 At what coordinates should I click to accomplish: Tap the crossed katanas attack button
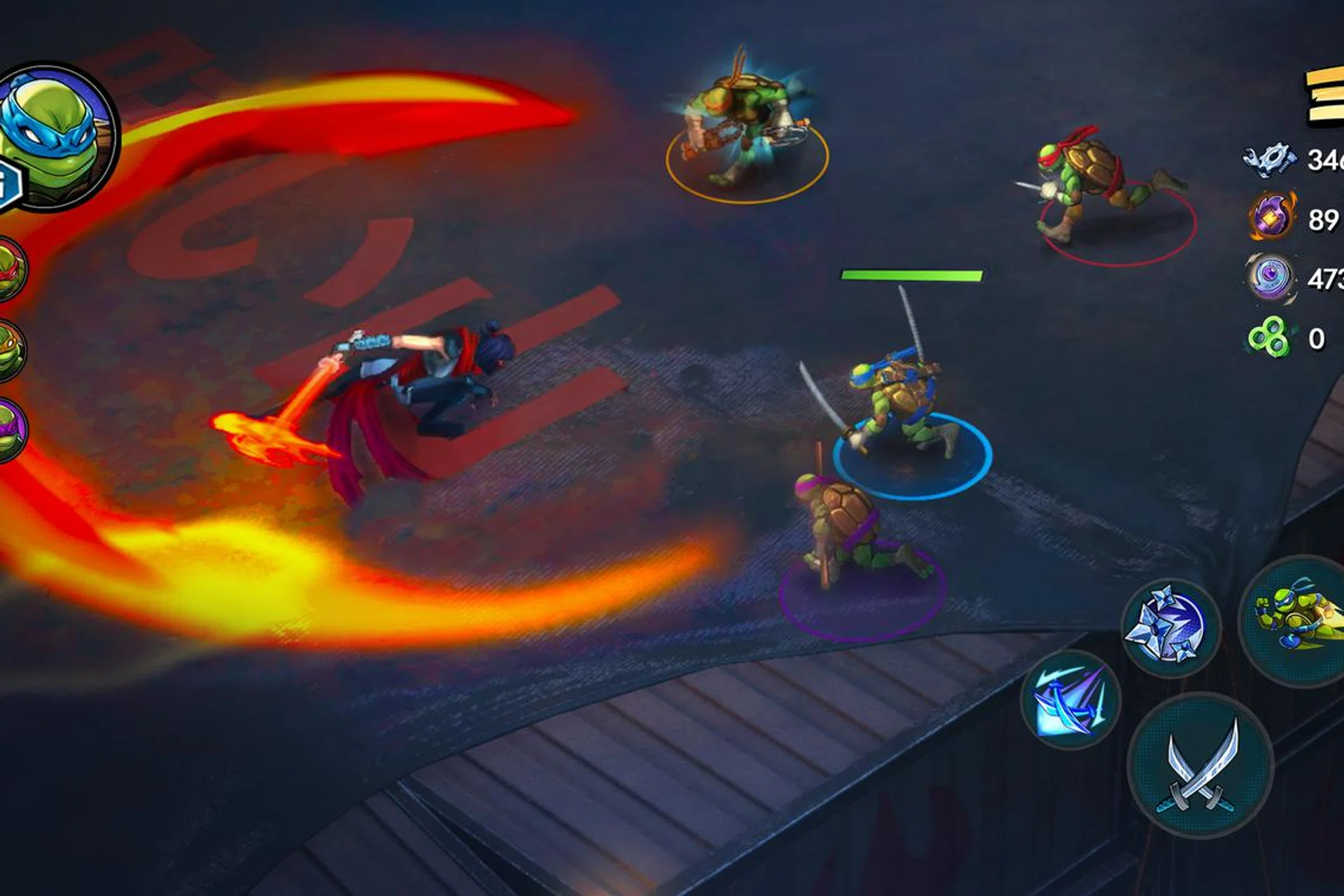click(x=1200, y=766)
